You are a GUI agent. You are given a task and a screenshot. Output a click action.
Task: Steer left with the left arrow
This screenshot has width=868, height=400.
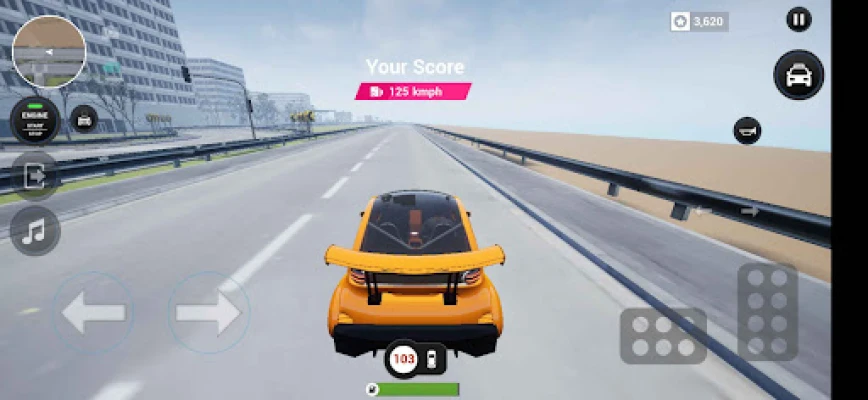tap(93, 313)
